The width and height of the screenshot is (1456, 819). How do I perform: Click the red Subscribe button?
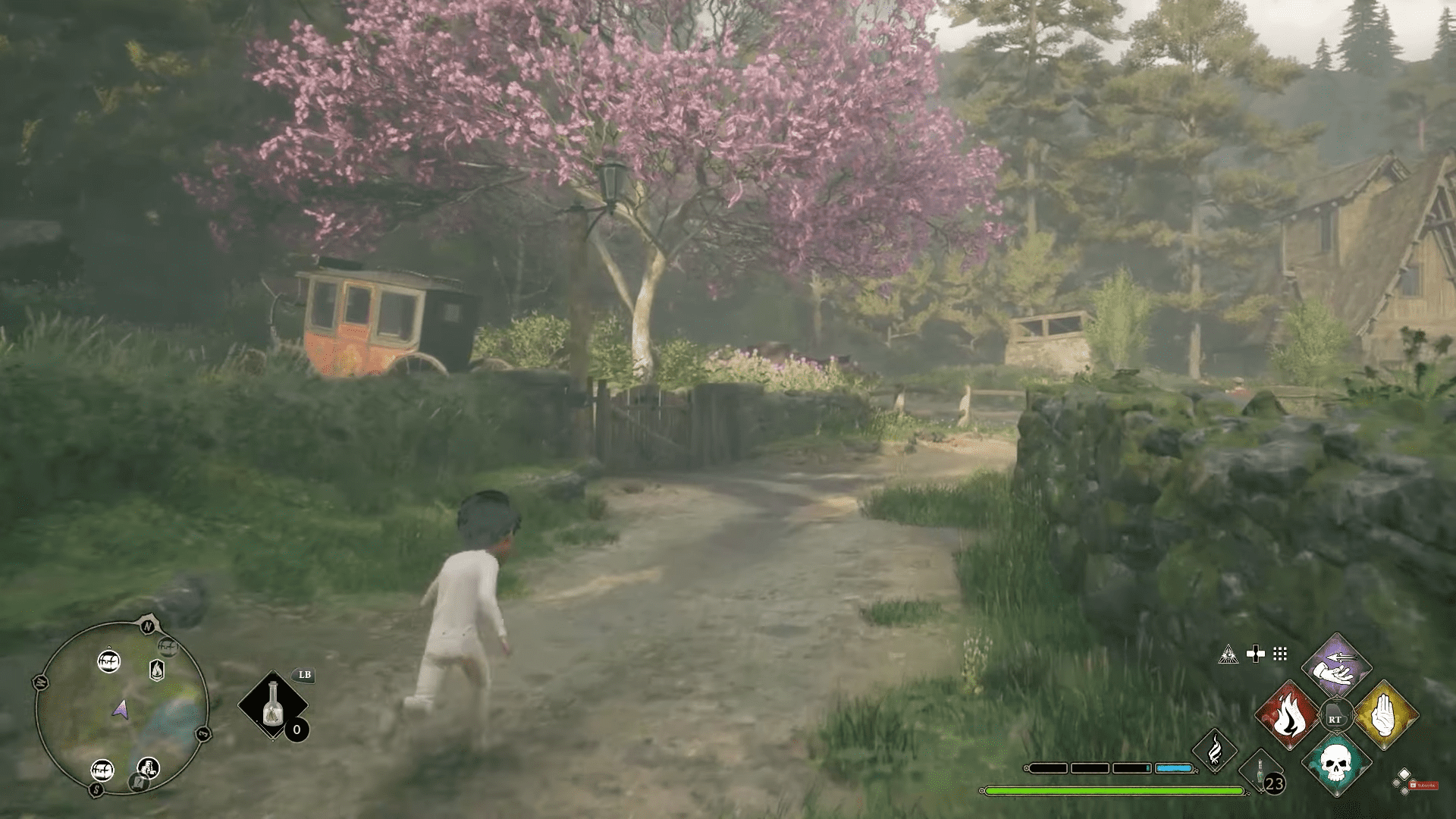1424,785
